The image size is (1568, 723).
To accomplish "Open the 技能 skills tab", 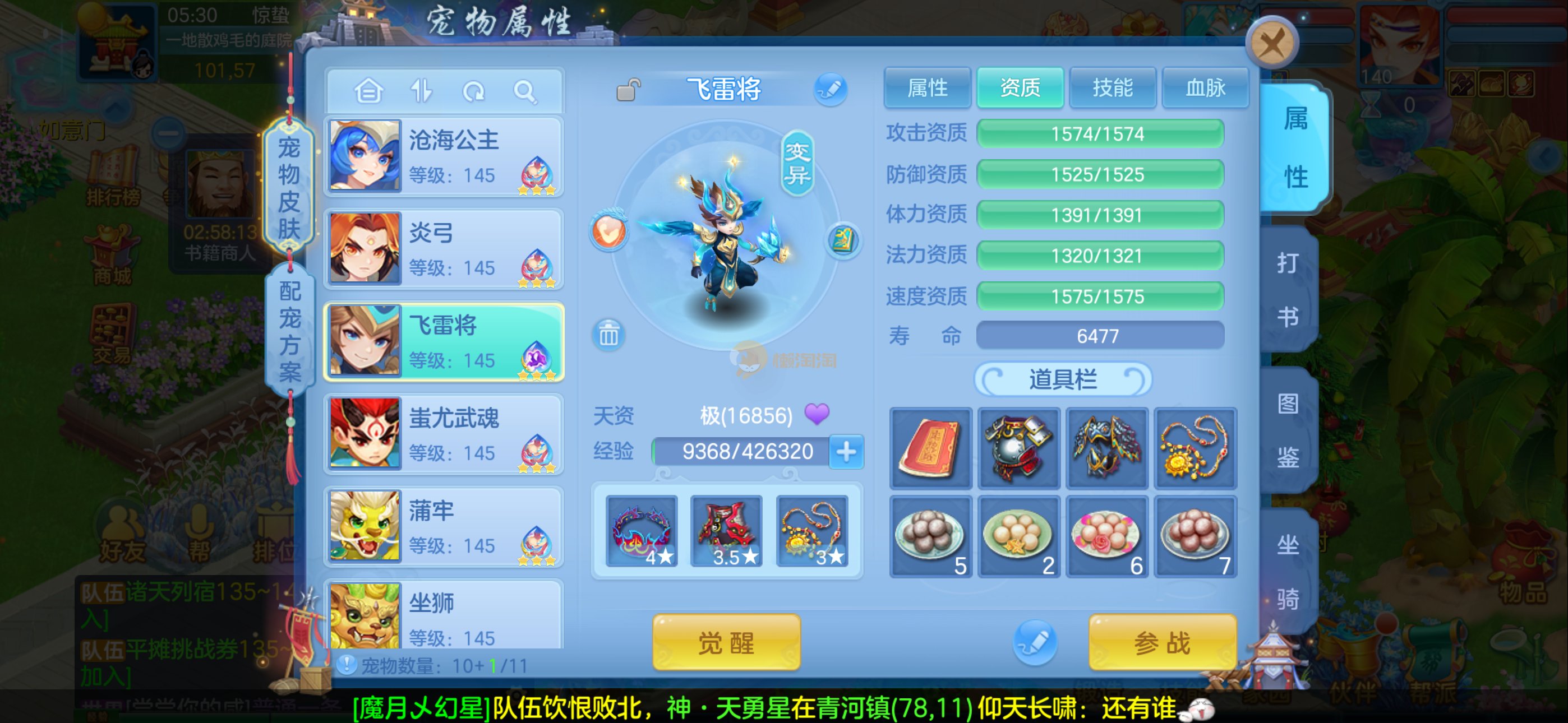I will [x=1112, y=88].
